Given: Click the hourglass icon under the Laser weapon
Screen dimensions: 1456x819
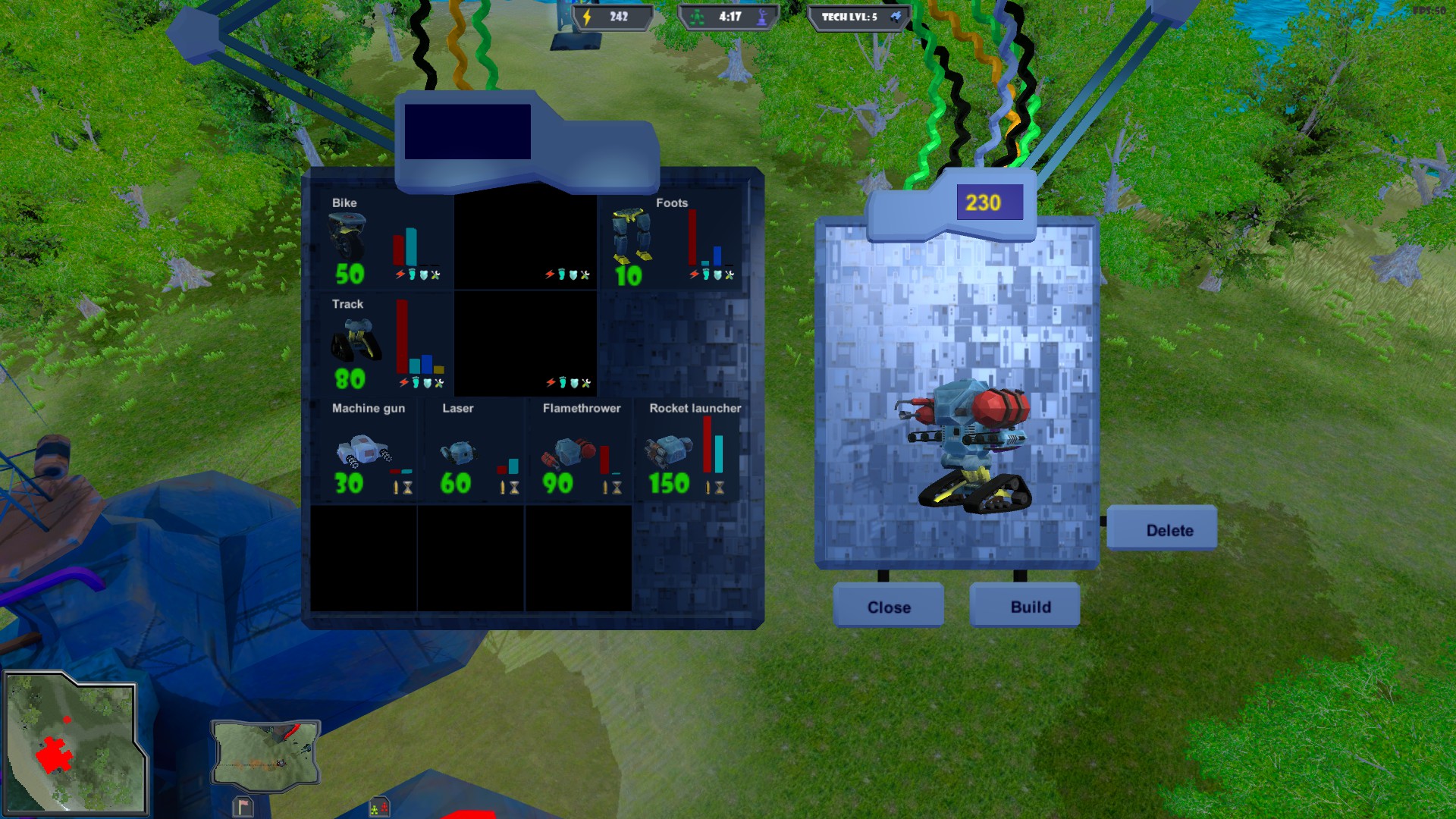Looking at the screenshot, I should [x=513, y=488].
